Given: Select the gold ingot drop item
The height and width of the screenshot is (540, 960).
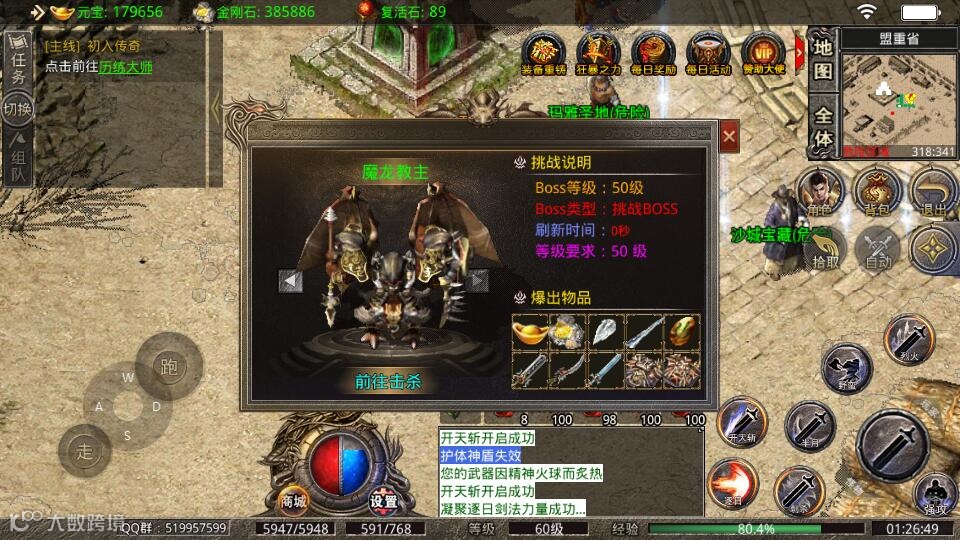Looking at the screenshot, I should point(530,332).
